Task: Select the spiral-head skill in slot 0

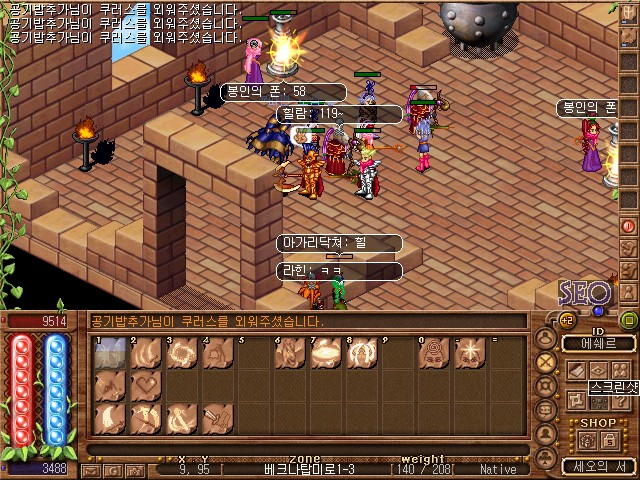Action: 434,352
